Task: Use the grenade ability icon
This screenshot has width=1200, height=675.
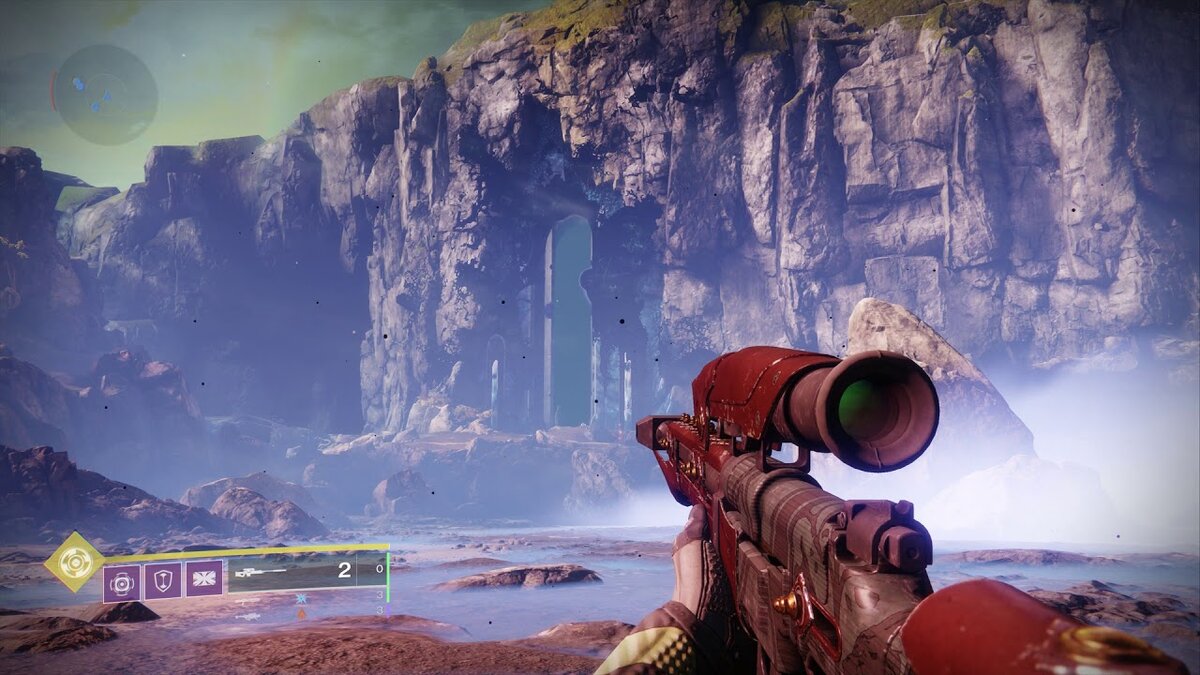Action: (x=122, y=581)
